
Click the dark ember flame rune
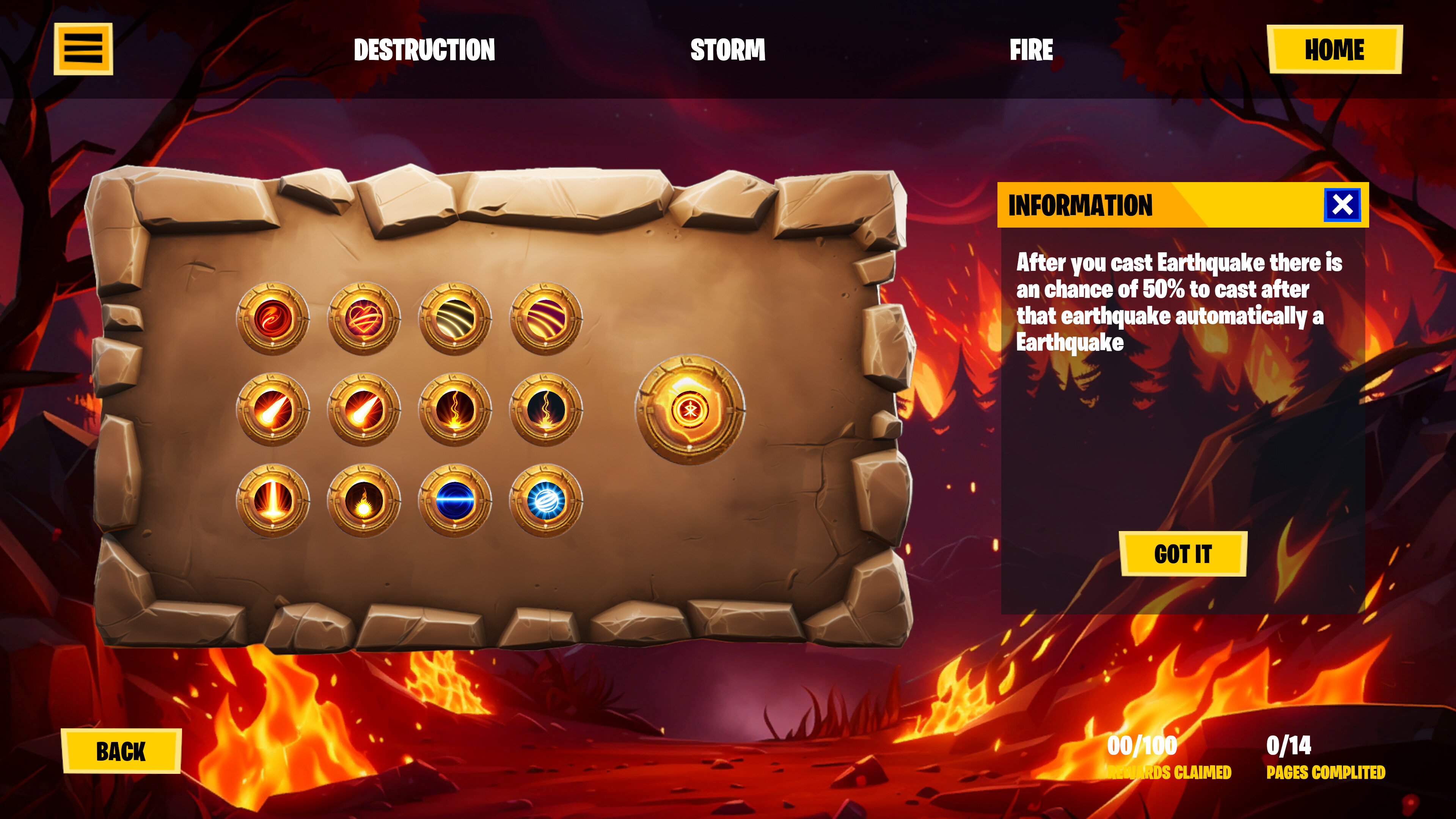tap(545, 410)
